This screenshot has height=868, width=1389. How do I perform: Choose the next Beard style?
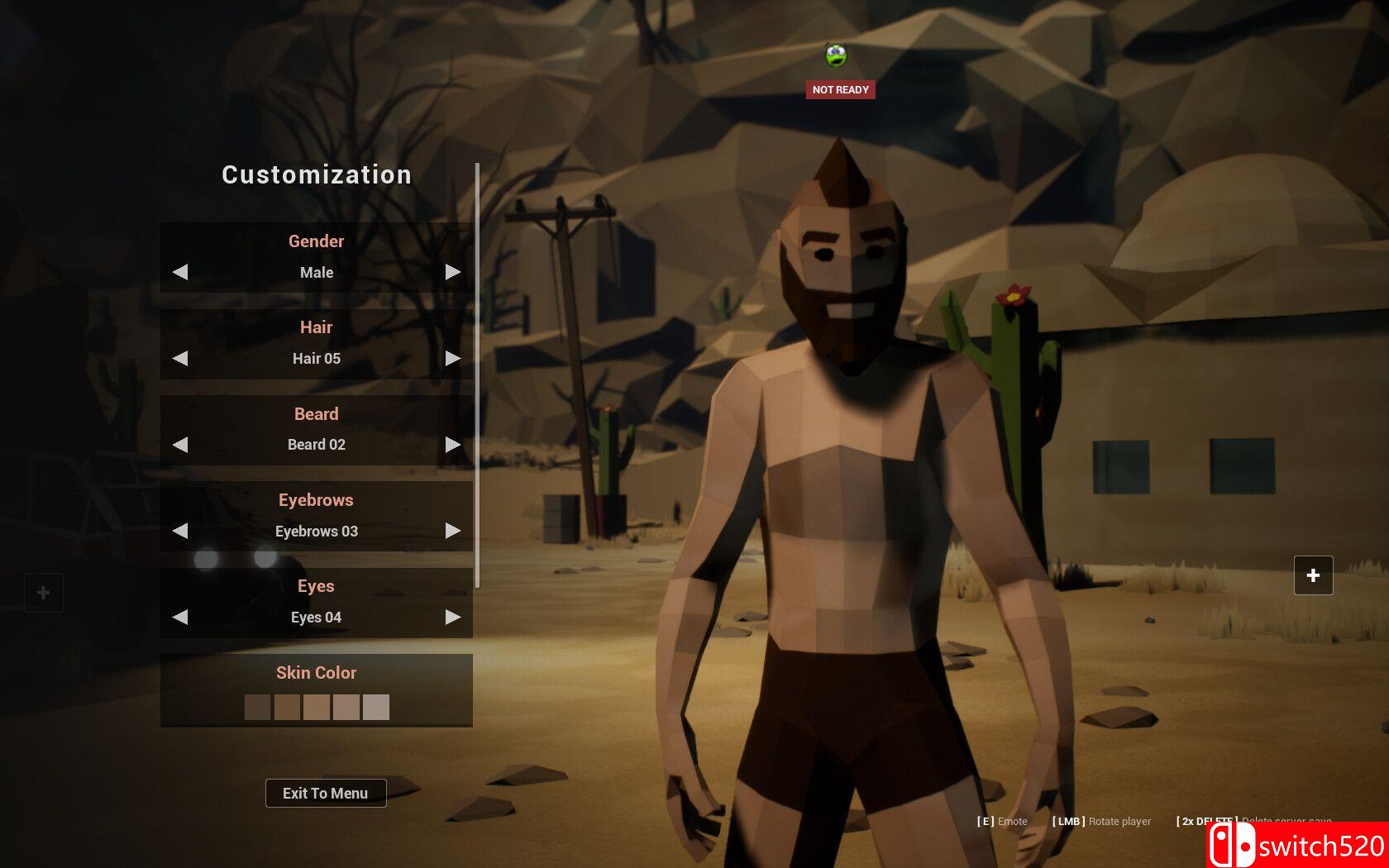click(452, 445)
